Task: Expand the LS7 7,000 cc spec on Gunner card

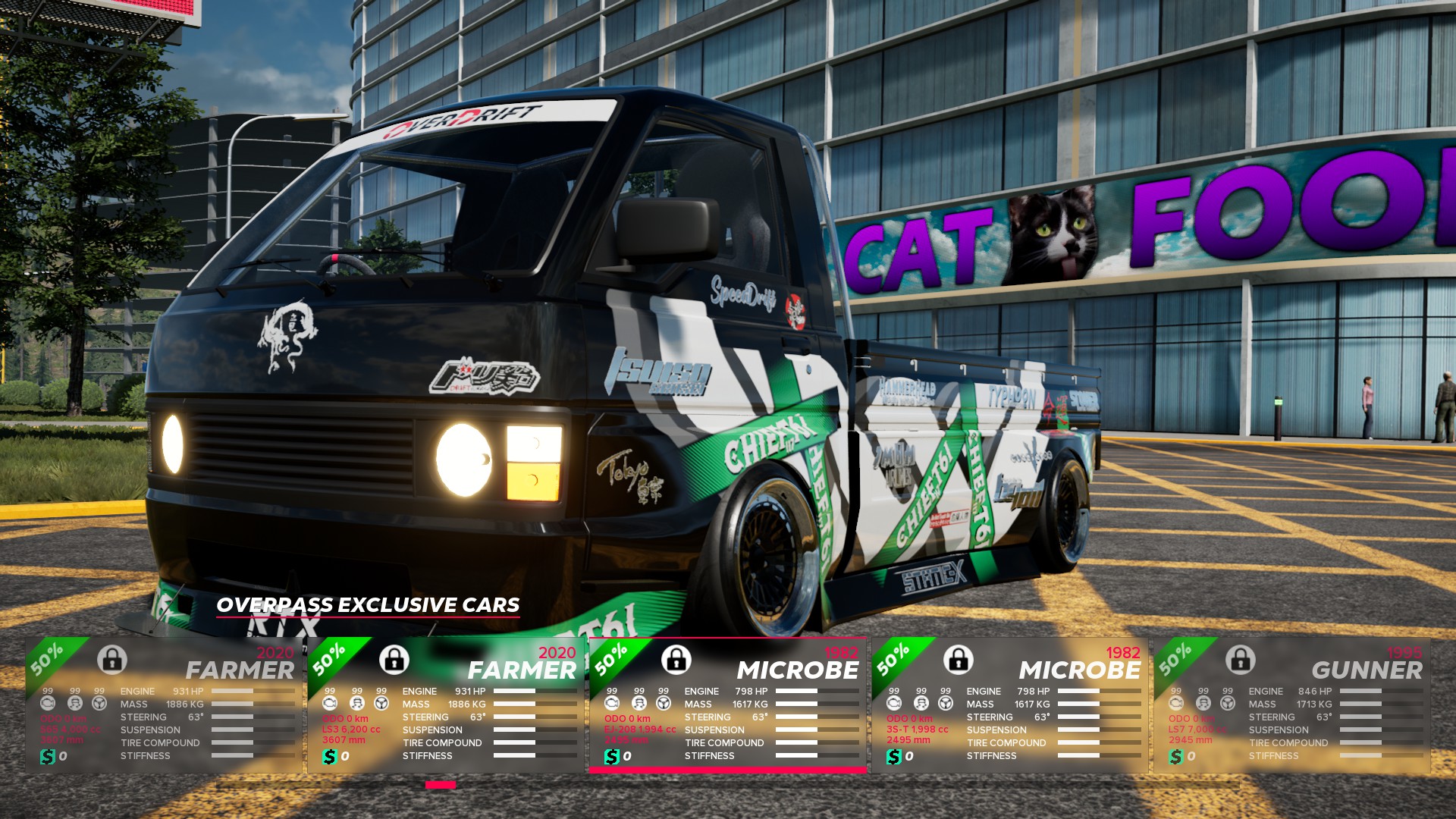Action: pyautogui.click(x=1197, y=729)
